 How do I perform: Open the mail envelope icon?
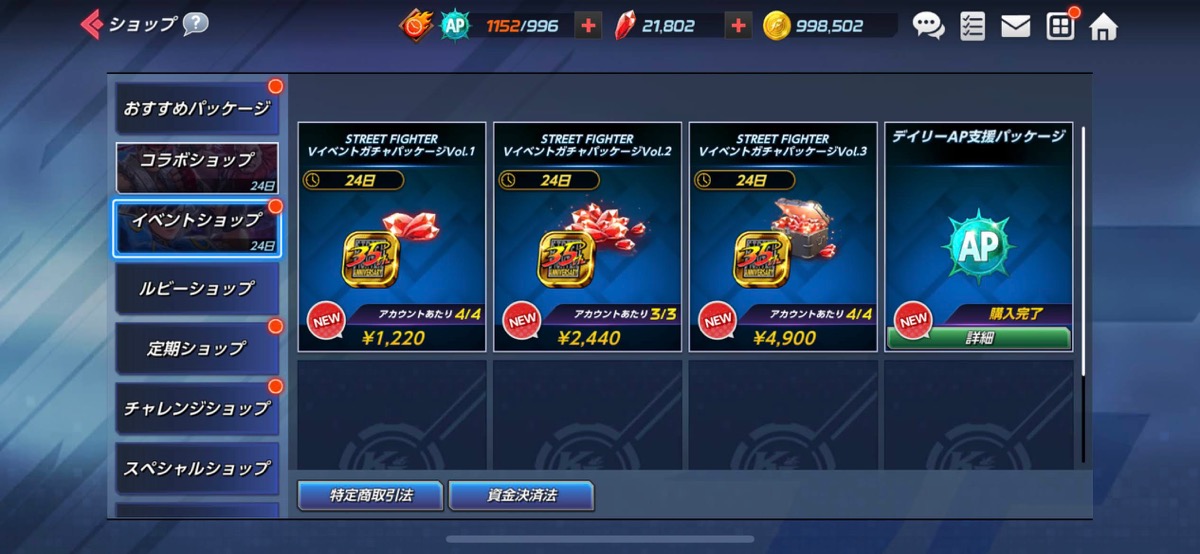1015,26
